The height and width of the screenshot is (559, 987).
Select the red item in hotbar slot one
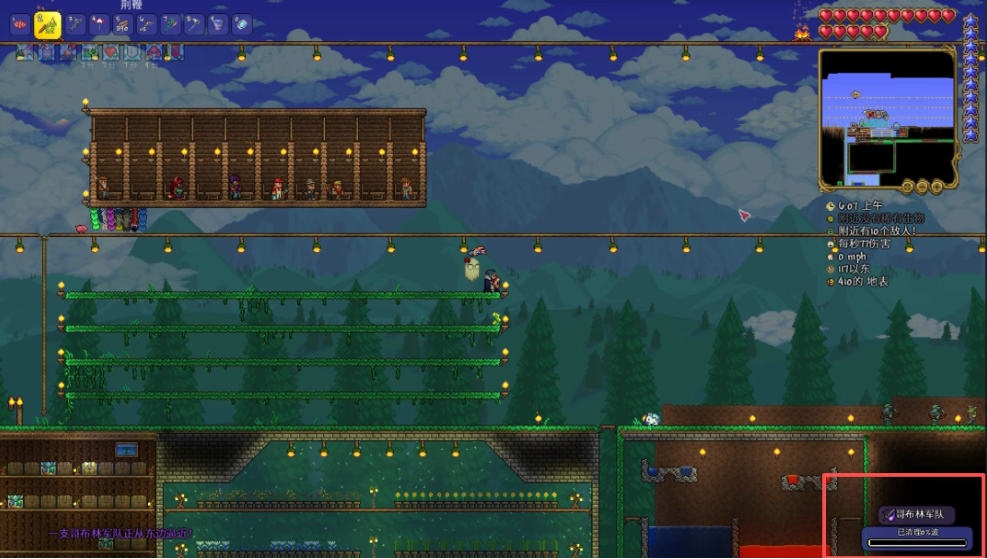pos(19,24)
